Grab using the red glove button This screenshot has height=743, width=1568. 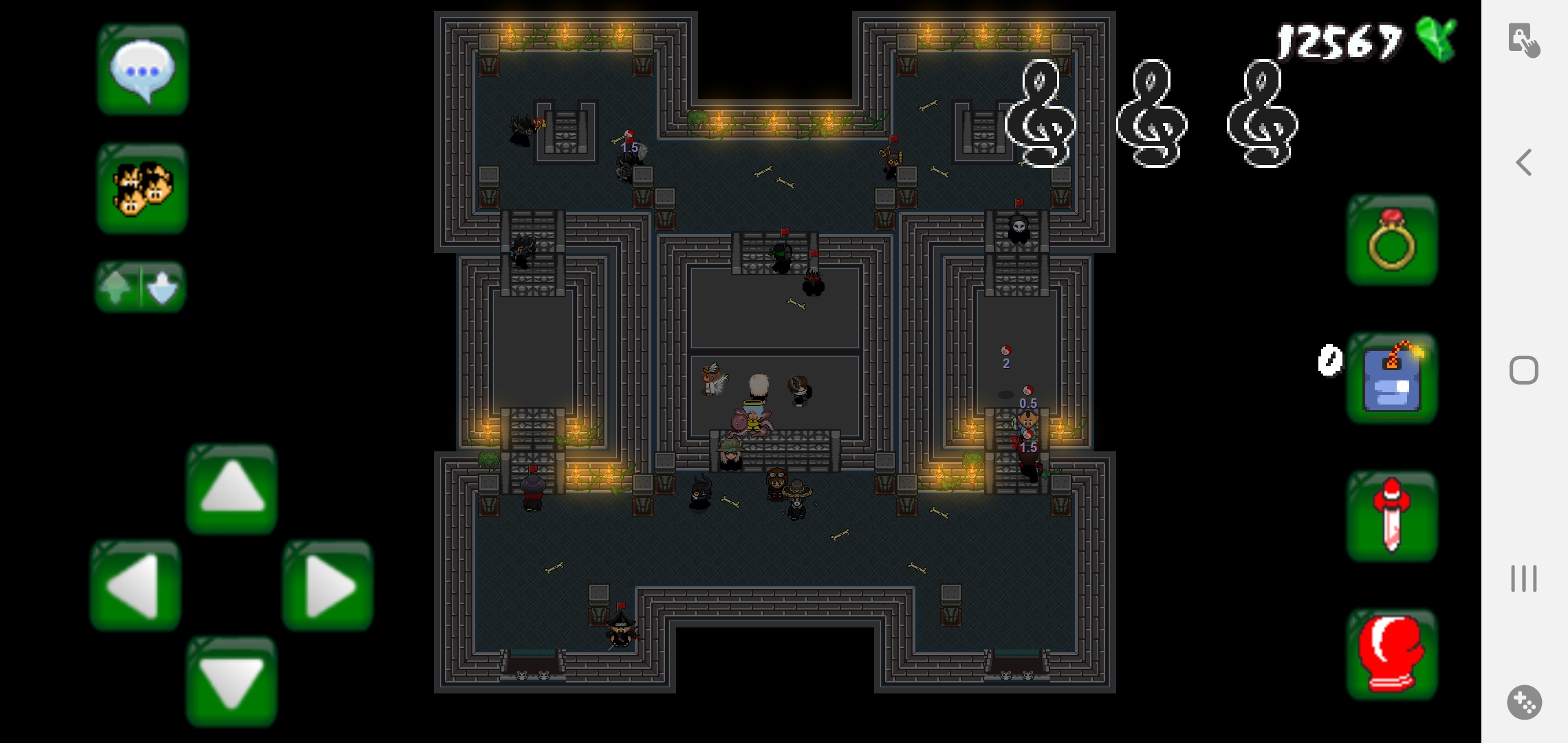point(1392,654)
